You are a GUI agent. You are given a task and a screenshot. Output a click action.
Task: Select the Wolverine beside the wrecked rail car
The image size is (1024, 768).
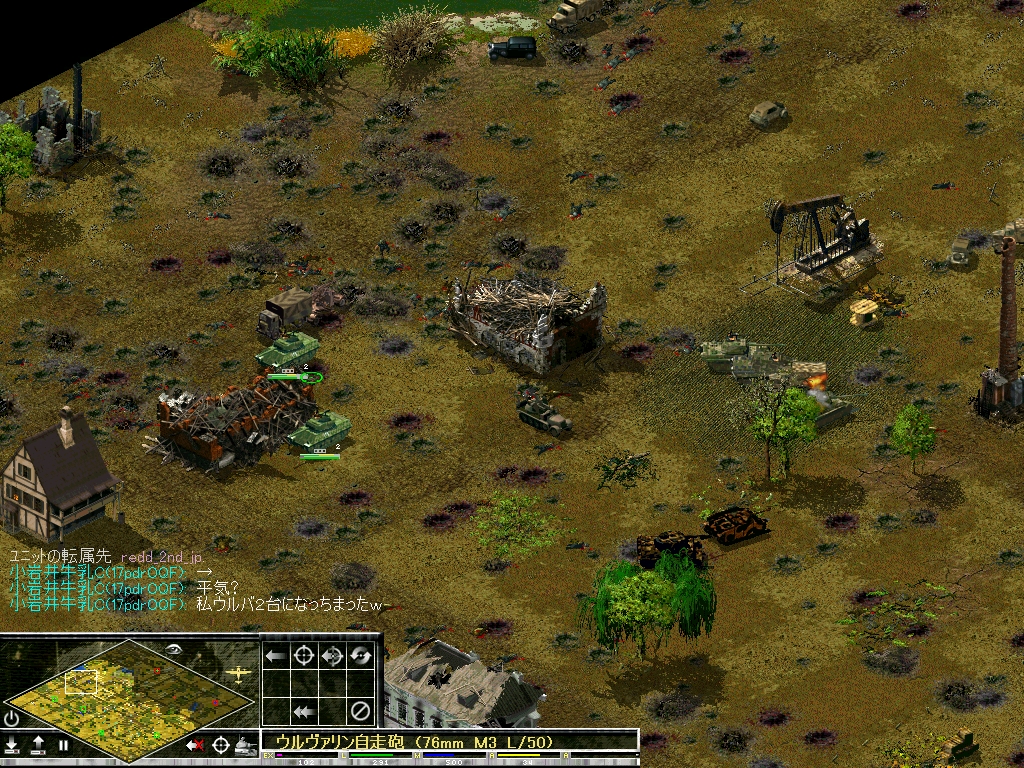319,431
